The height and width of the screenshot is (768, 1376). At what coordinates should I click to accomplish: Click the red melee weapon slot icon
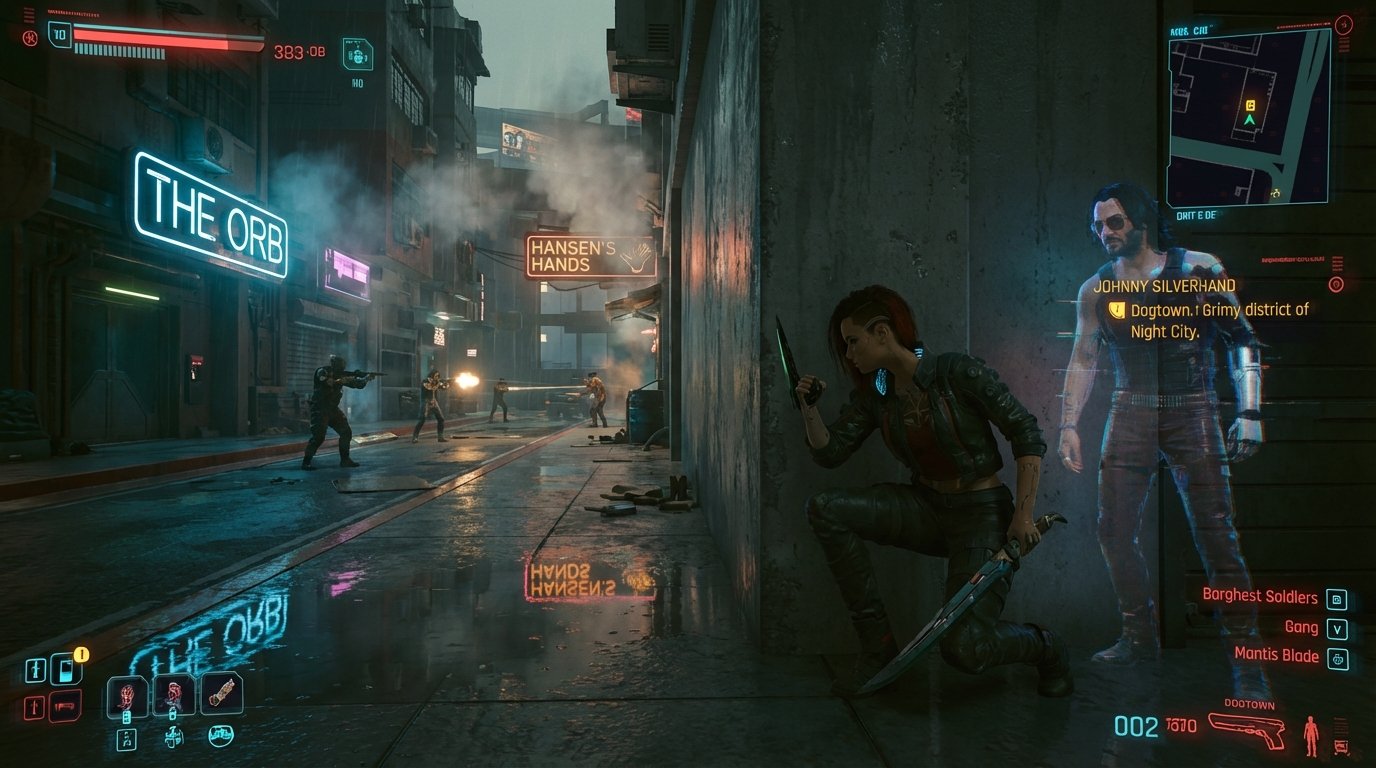coord(64,707)
